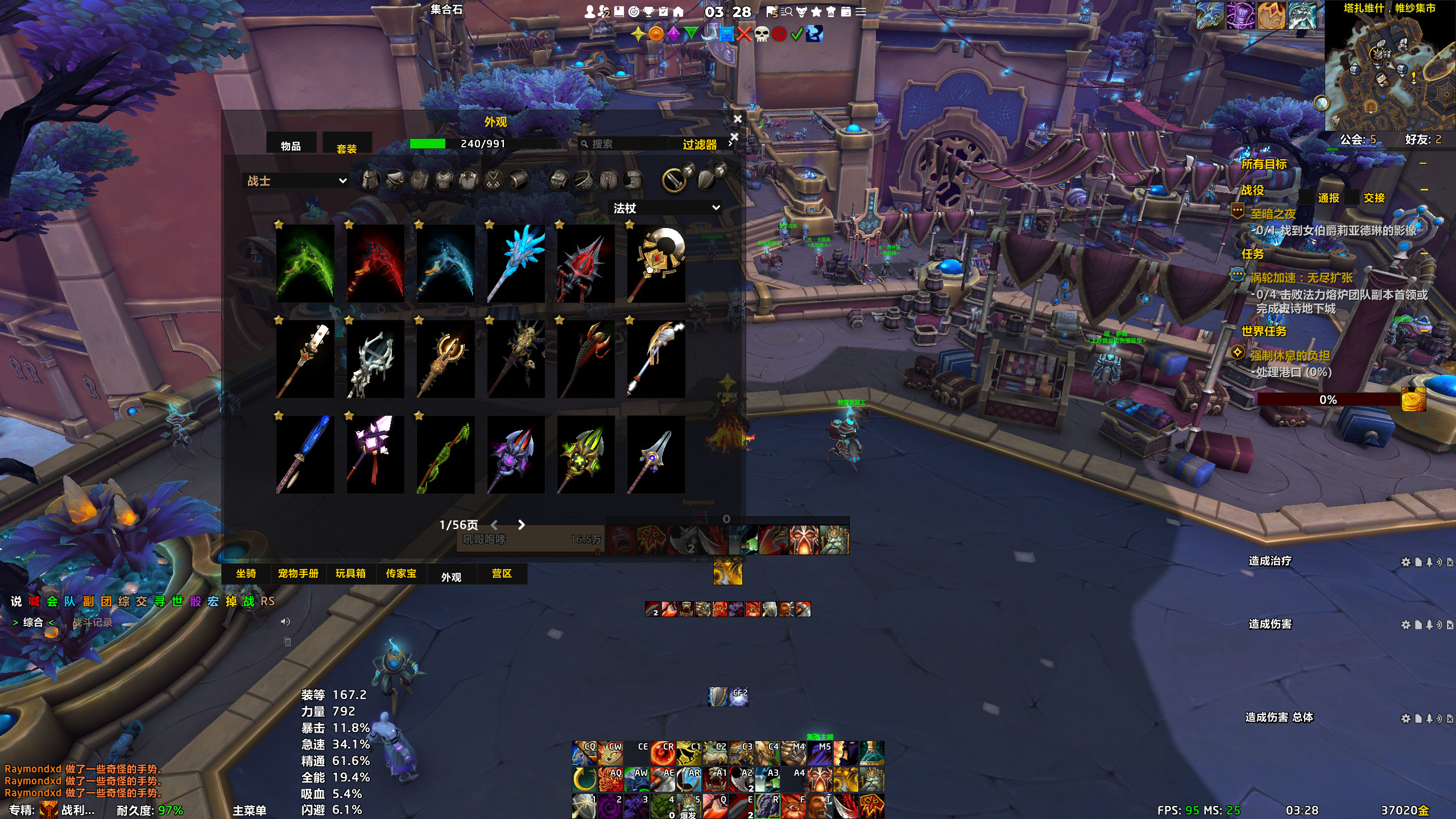This screenshot has width=1456, height=819.
Task: Switch to the 套装 sets tab
Action: [x=346, y=148]
